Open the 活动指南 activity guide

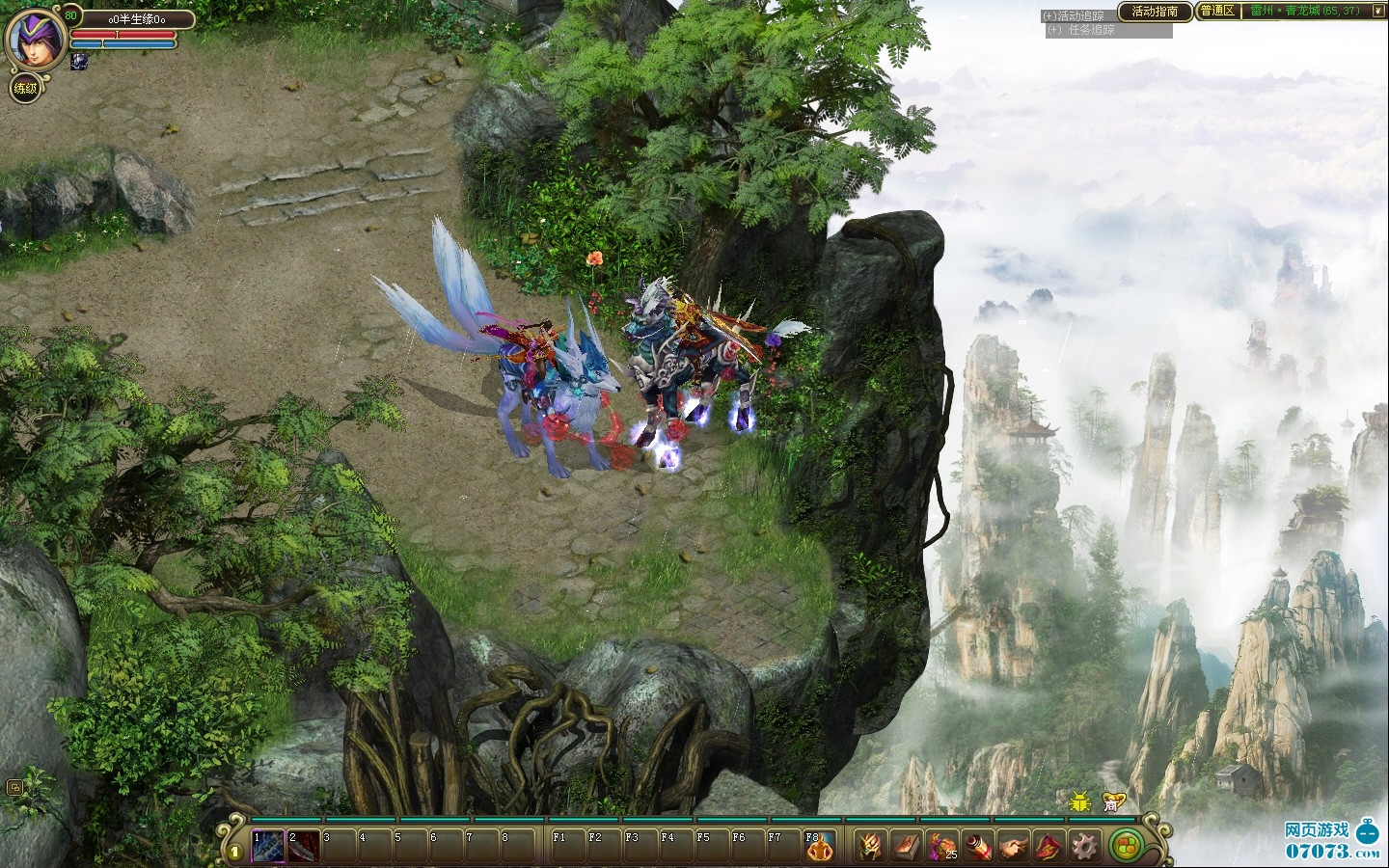[1154, 12]
